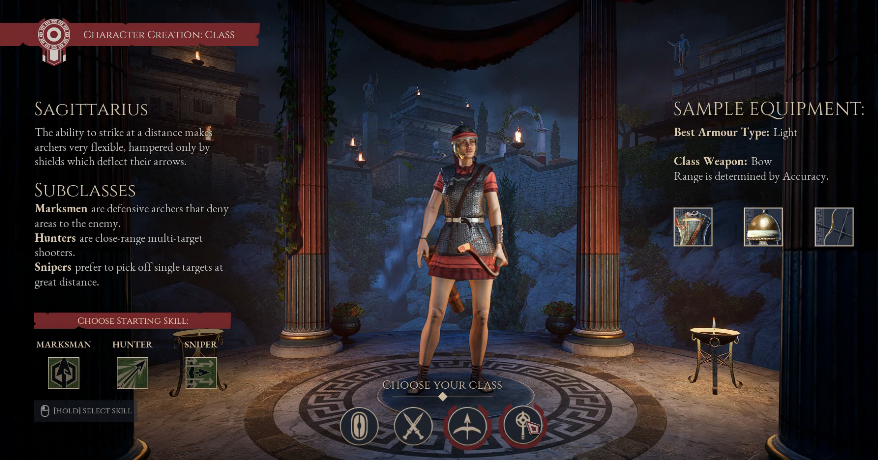The image size is (878, 460).
Task: Inspect the bronze helmet sample equipment
Action: click(763, 227)
